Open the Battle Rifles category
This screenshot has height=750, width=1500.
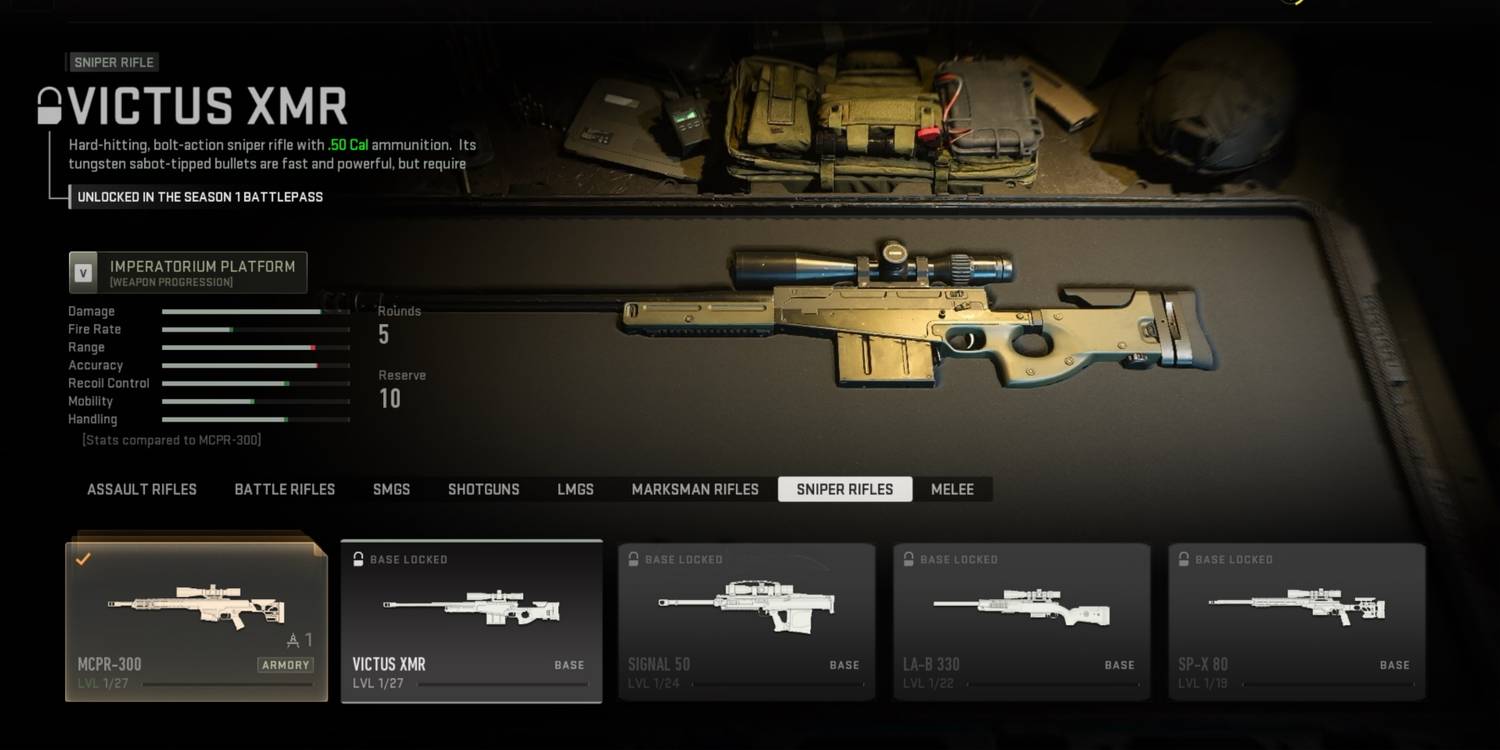(x=285, y=489)
